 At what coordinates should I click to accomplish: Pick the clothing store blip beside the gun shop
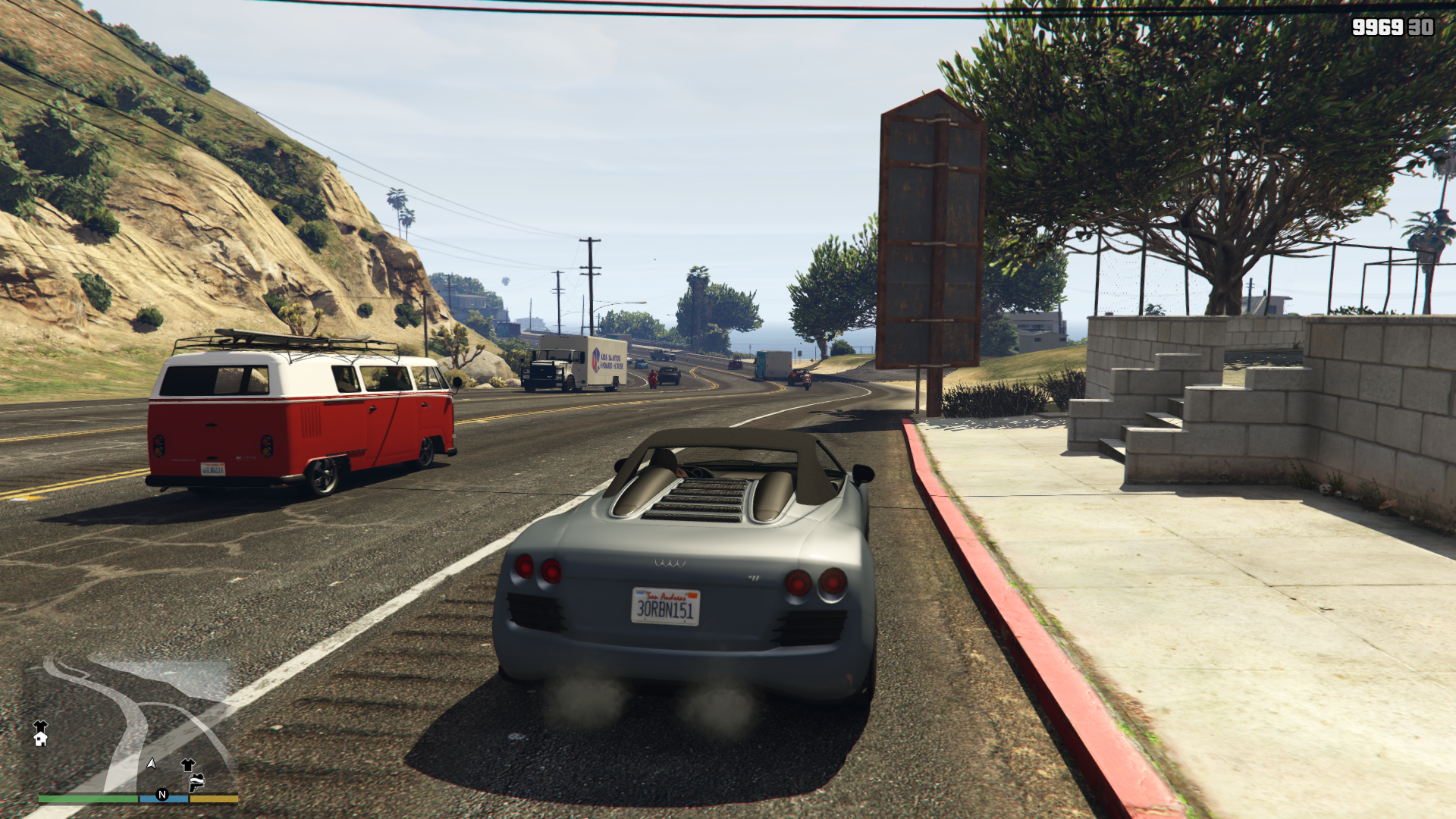(x=188, y=764)
